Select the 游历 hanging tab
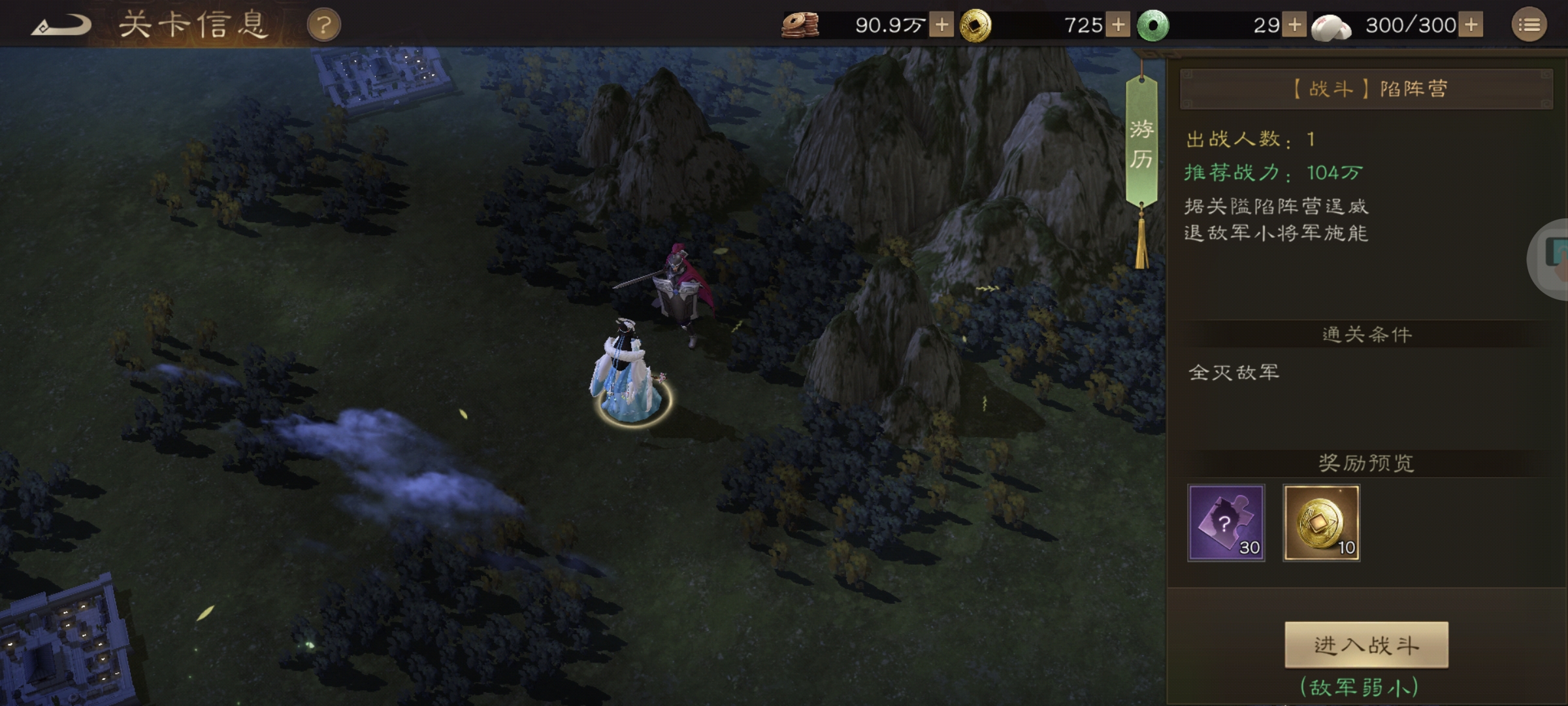Image resolution: width=1568 pixels, height=706 pixels. click(x=1141, y=144)
